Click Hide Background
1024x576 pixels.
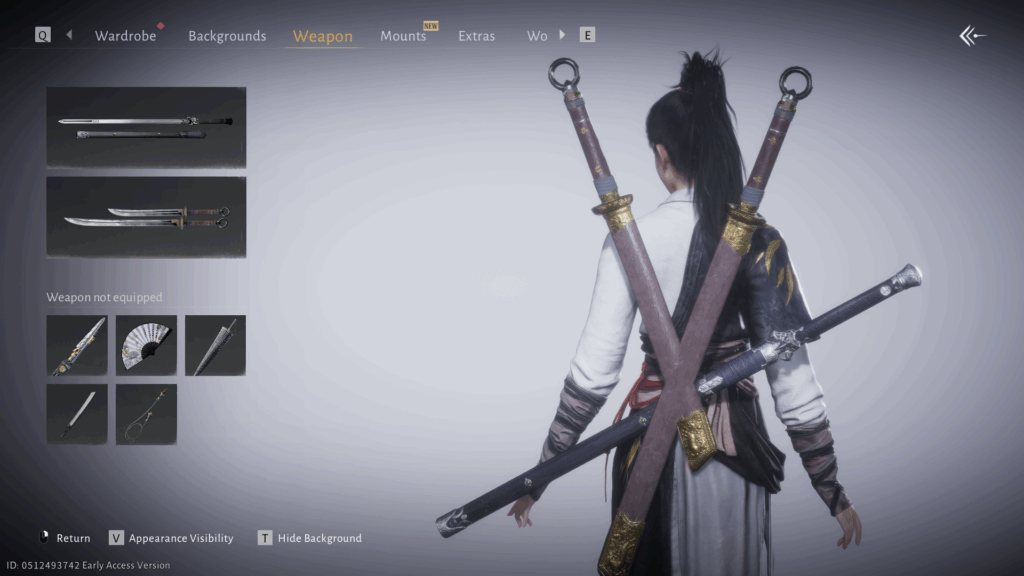point(310,538)
